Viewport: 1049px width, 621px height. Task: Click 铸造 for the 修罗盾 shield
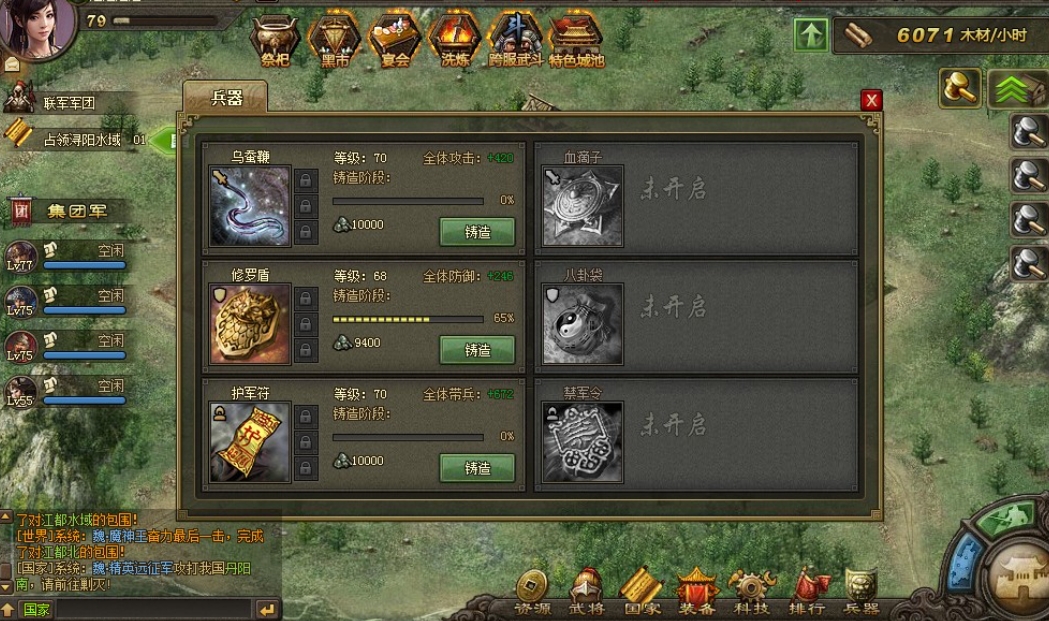point(477,350)
